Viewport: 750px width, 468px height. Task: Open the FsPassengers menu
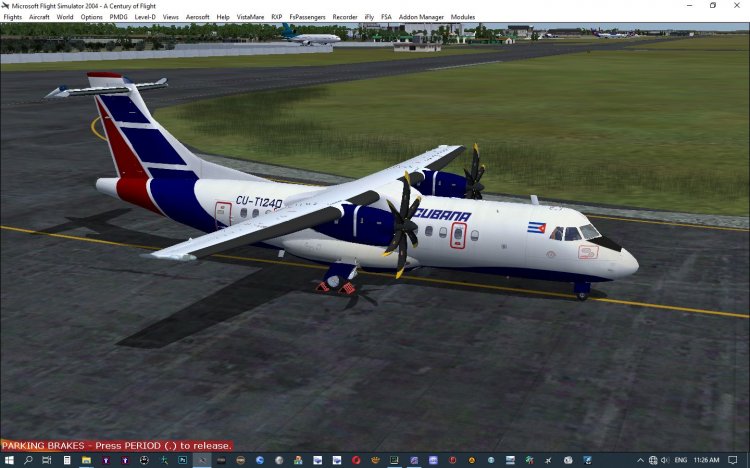pos(306,17)
